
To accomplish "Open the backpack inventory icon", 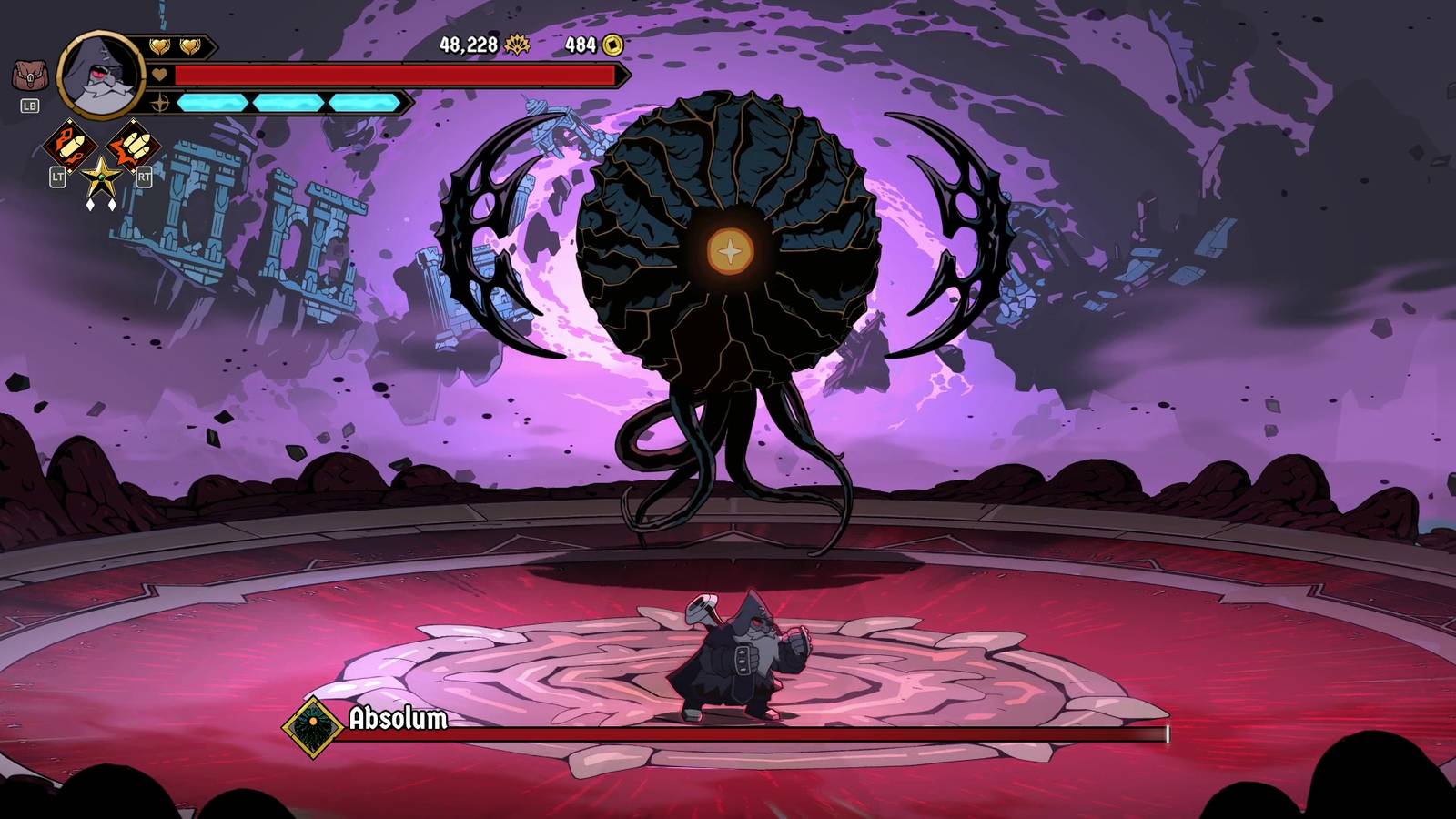I will [x=29, y=74].
